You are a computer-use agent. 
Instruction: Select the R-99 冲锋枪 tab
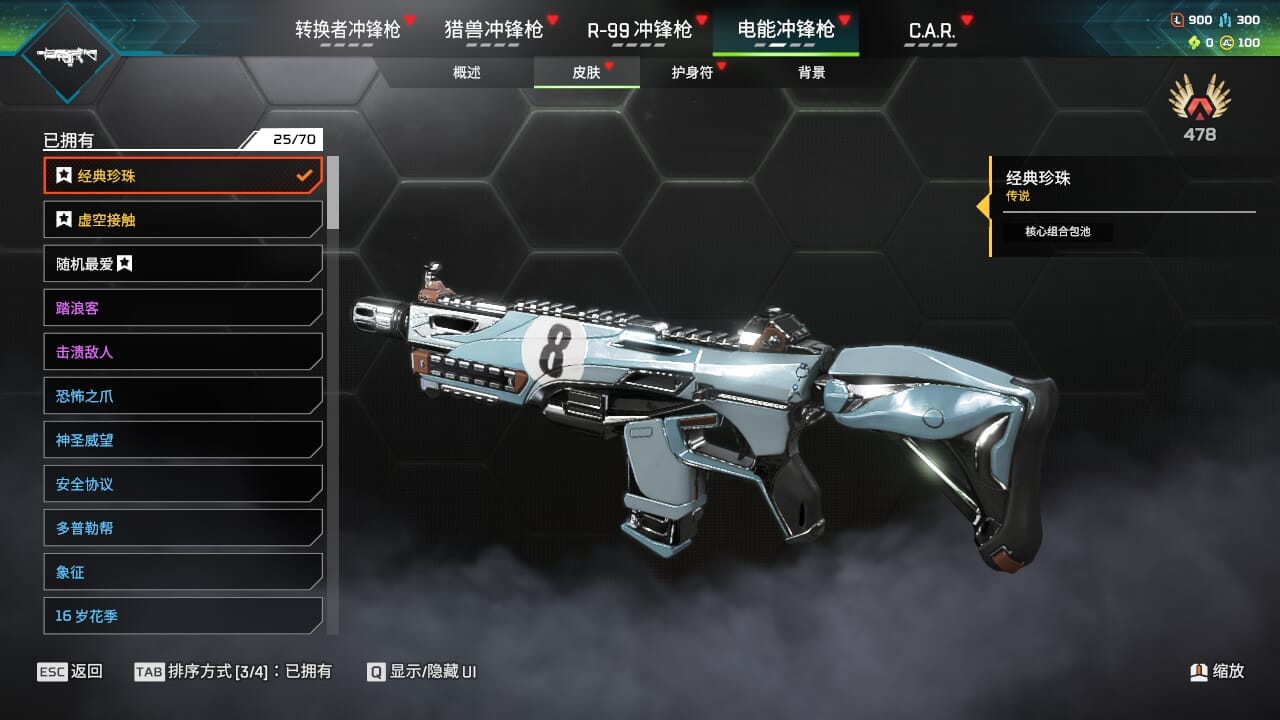(639, 30)
